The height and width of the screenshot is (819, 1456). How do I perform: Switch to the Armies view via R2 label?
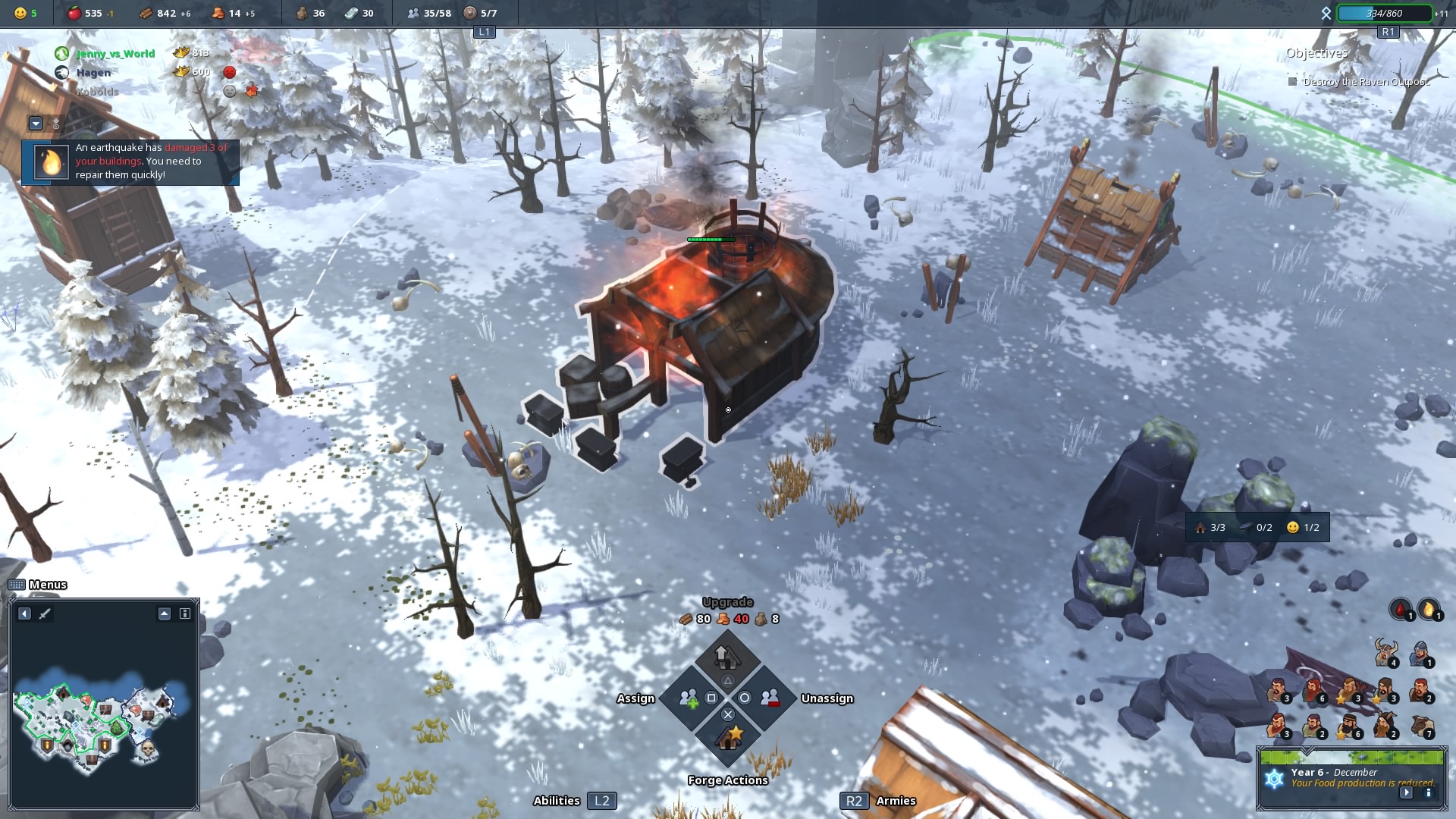point(855,800)
